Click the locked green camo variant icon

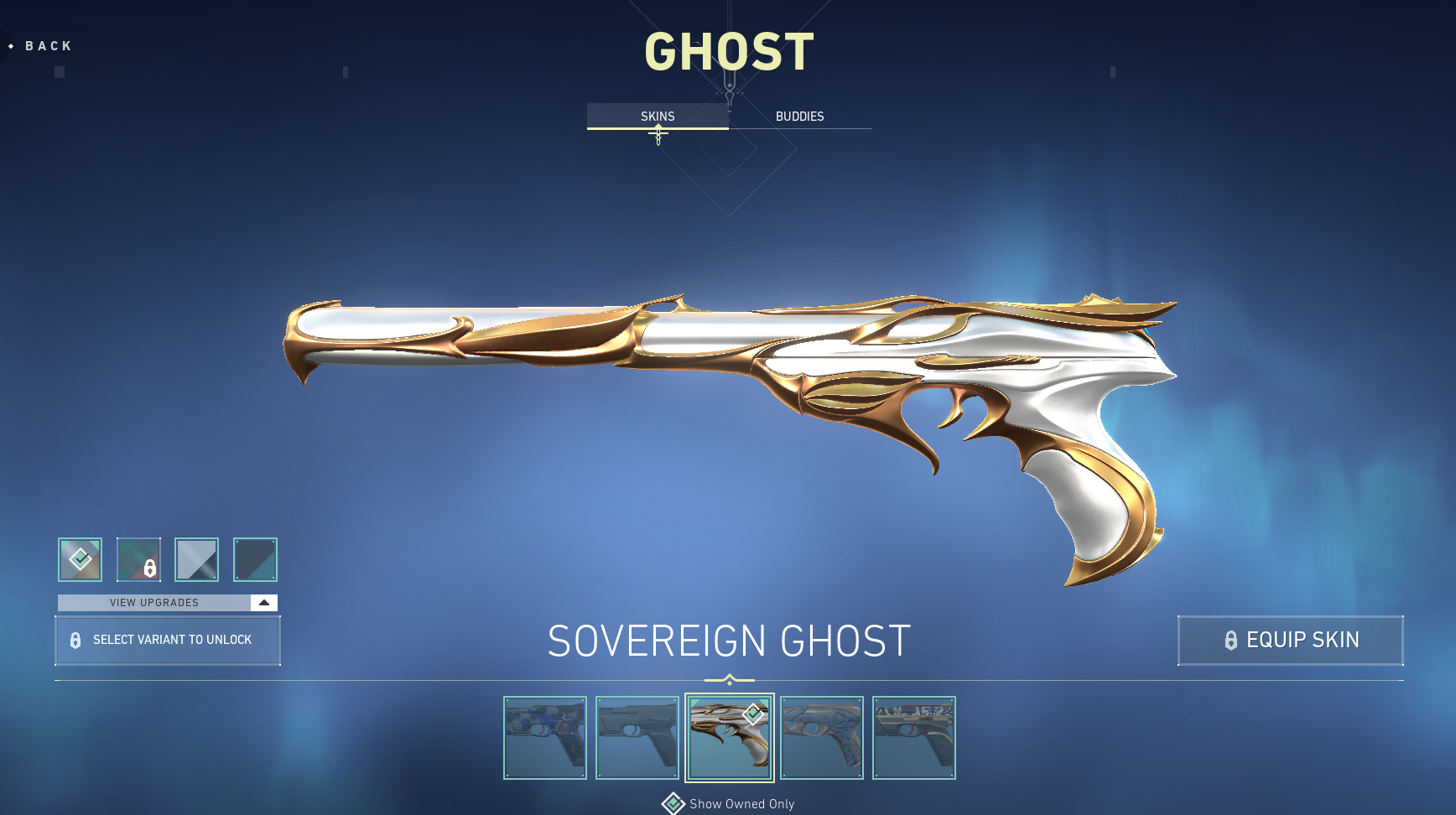[x=139, y=559]
